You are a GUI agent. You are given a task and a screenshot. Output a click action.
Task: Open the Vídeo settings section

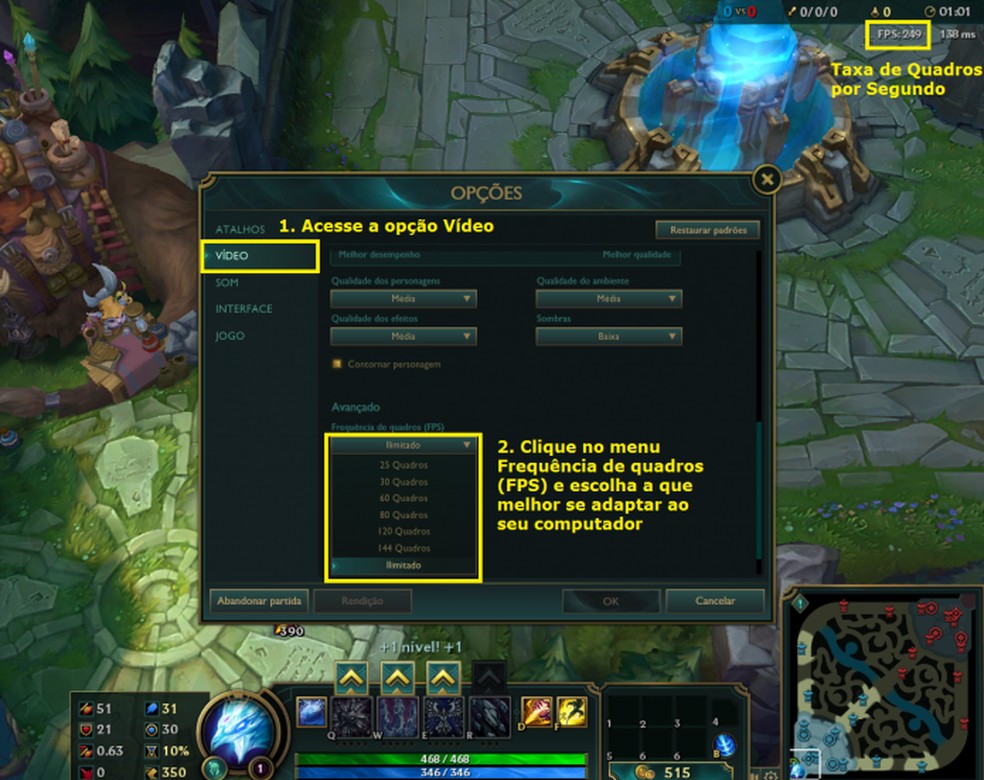tap(232, 256)
